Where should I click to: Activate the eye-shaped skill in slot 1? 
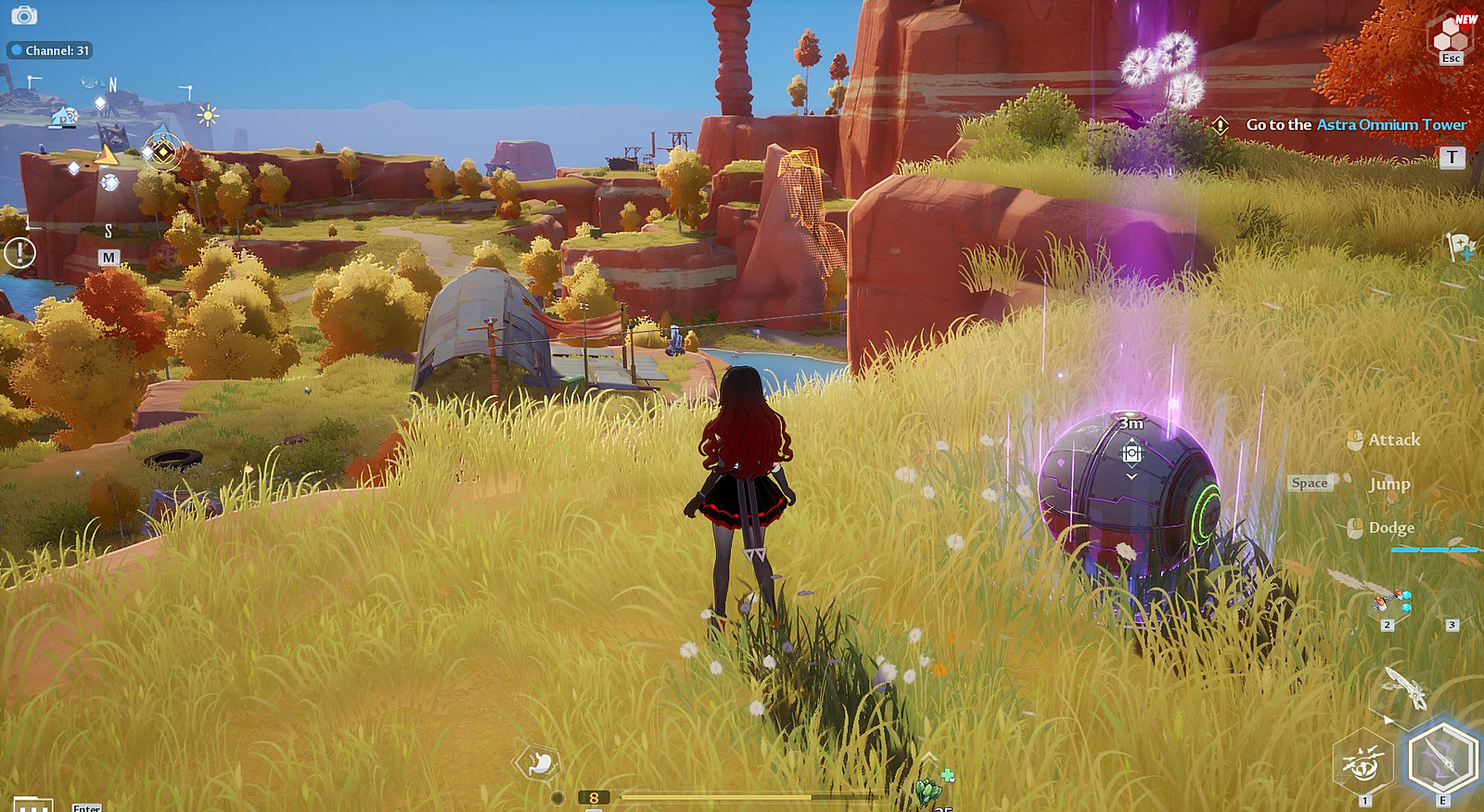1362,763
